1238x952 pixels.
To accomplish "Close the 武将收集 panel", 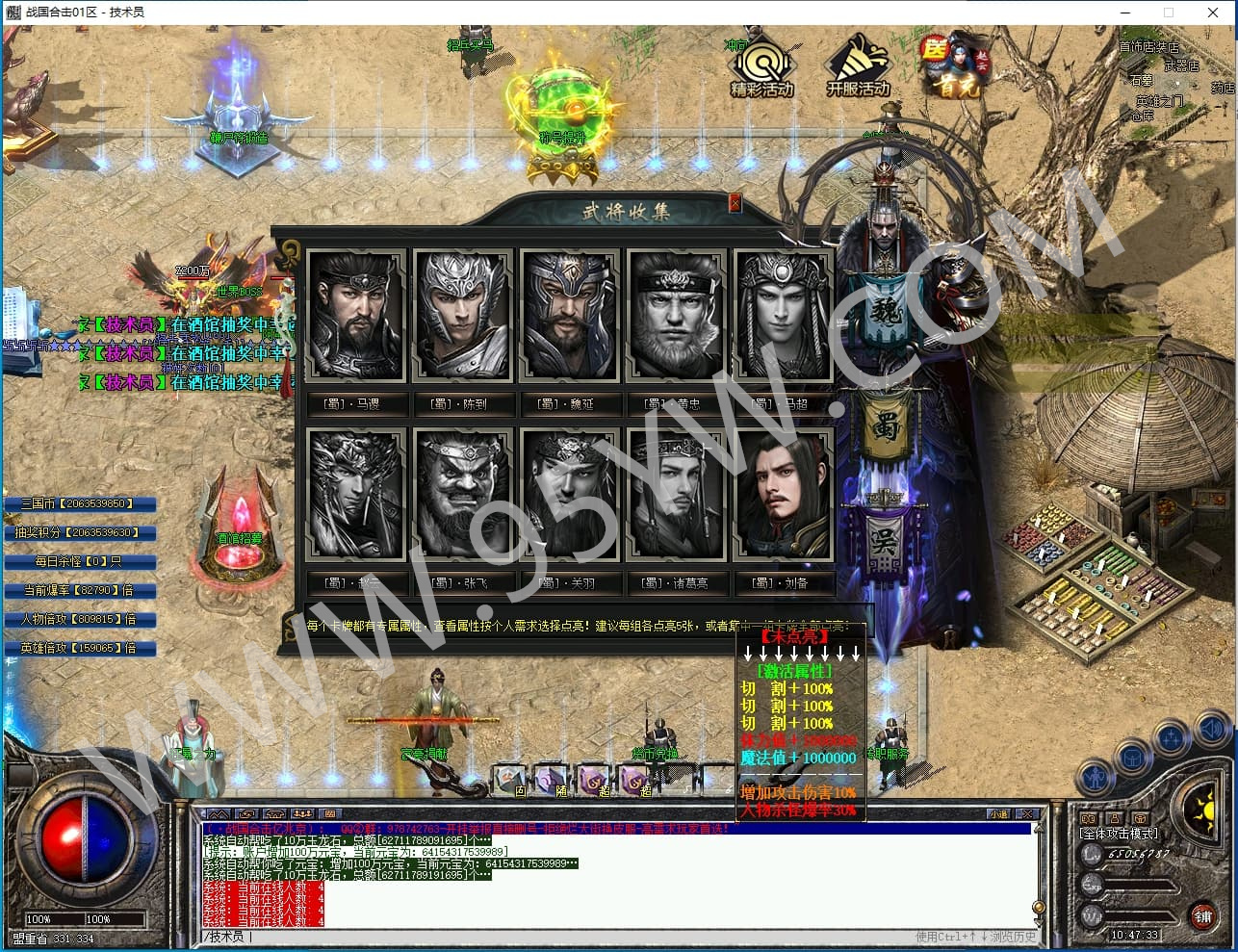I will [735, 202].
